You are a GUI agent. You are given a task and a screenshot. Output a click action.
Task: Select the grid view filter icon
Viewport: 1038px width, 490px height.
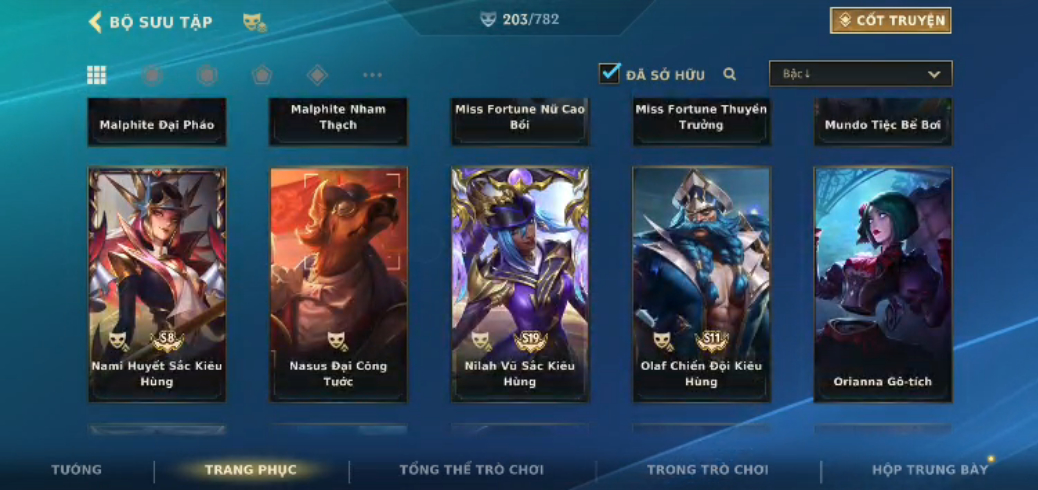pyautogui.click(x=97, y=75)
